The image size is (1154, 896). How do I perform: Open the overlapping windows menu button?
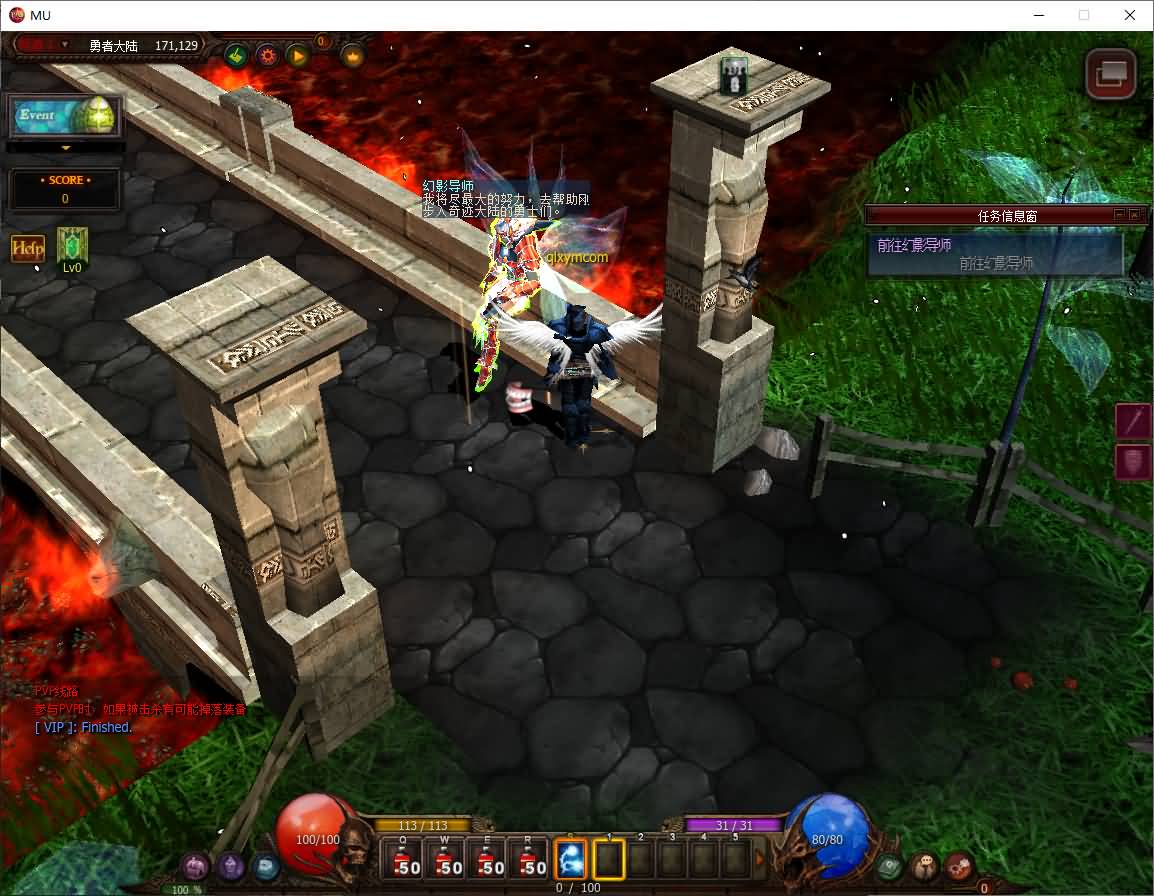(x=1111, y=74)
